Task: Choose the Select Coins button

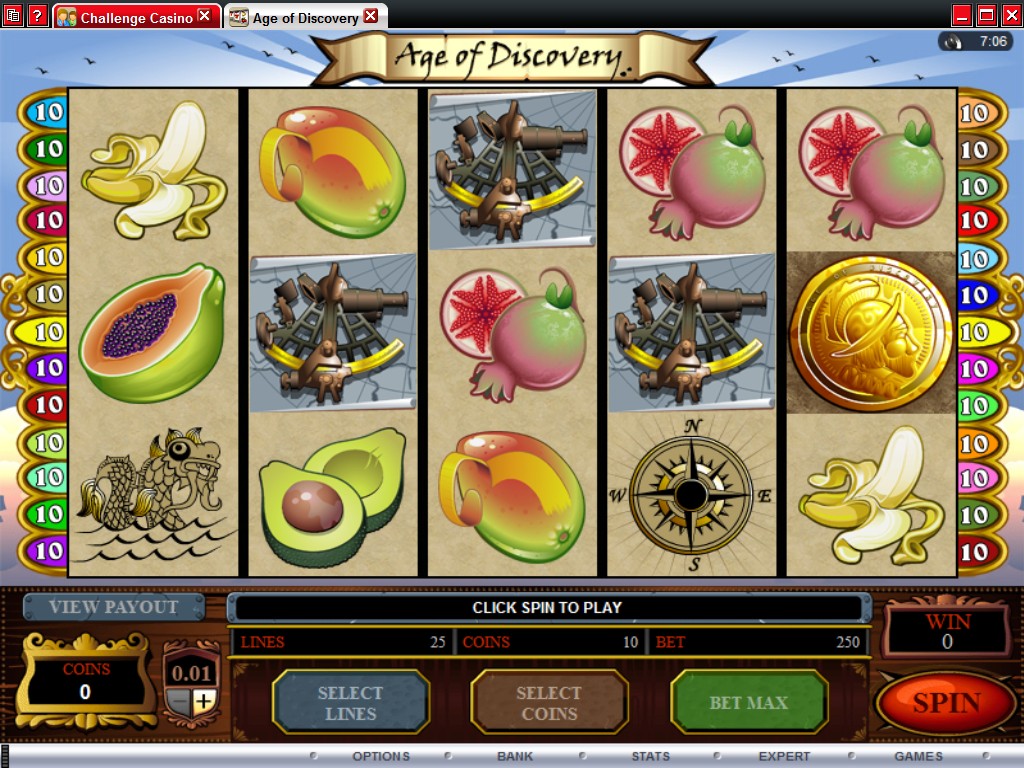Action: point(549,703)
